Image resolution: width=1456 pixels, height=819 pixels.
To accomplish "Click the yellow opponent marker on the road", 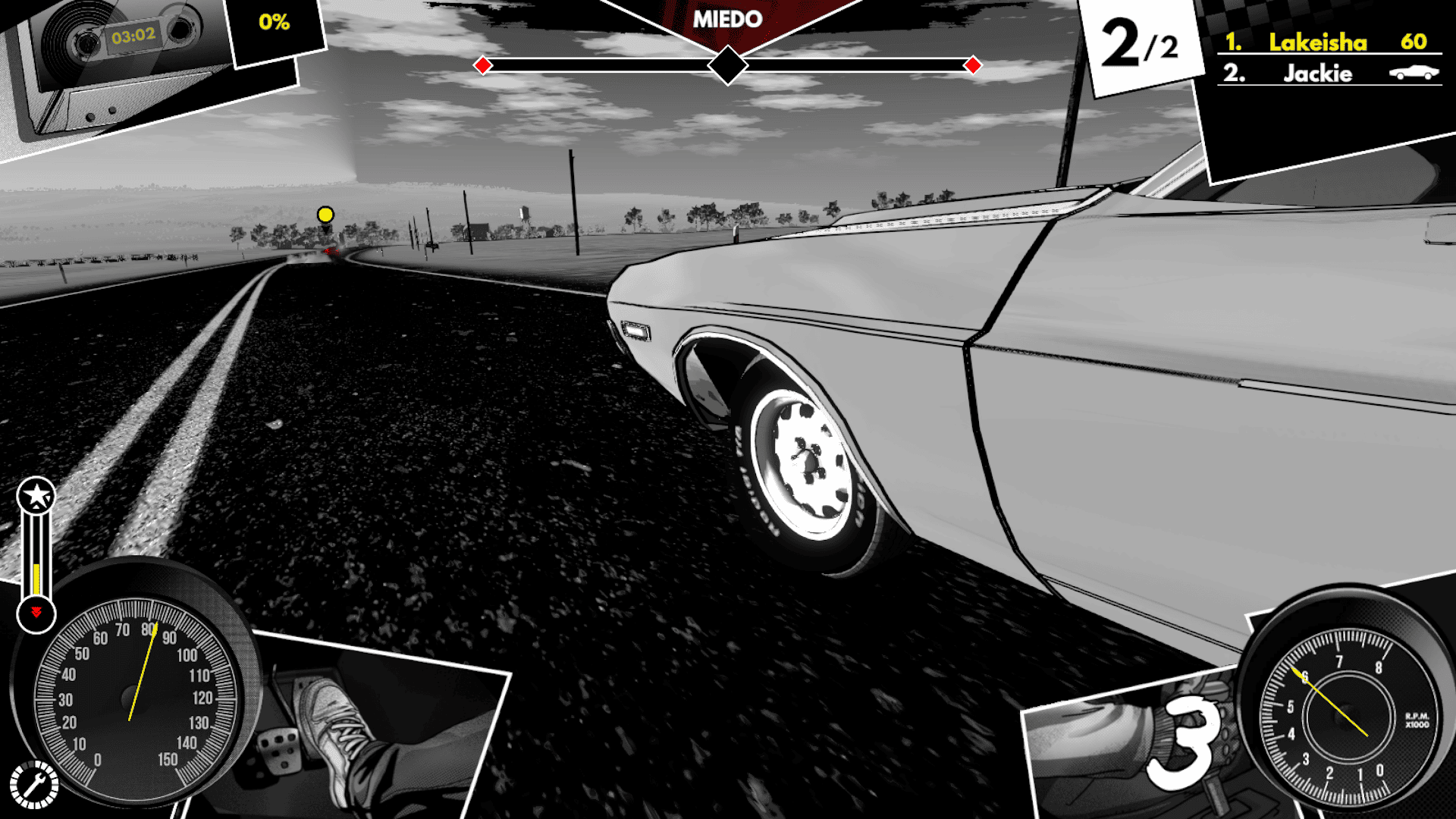I will 325,215.
